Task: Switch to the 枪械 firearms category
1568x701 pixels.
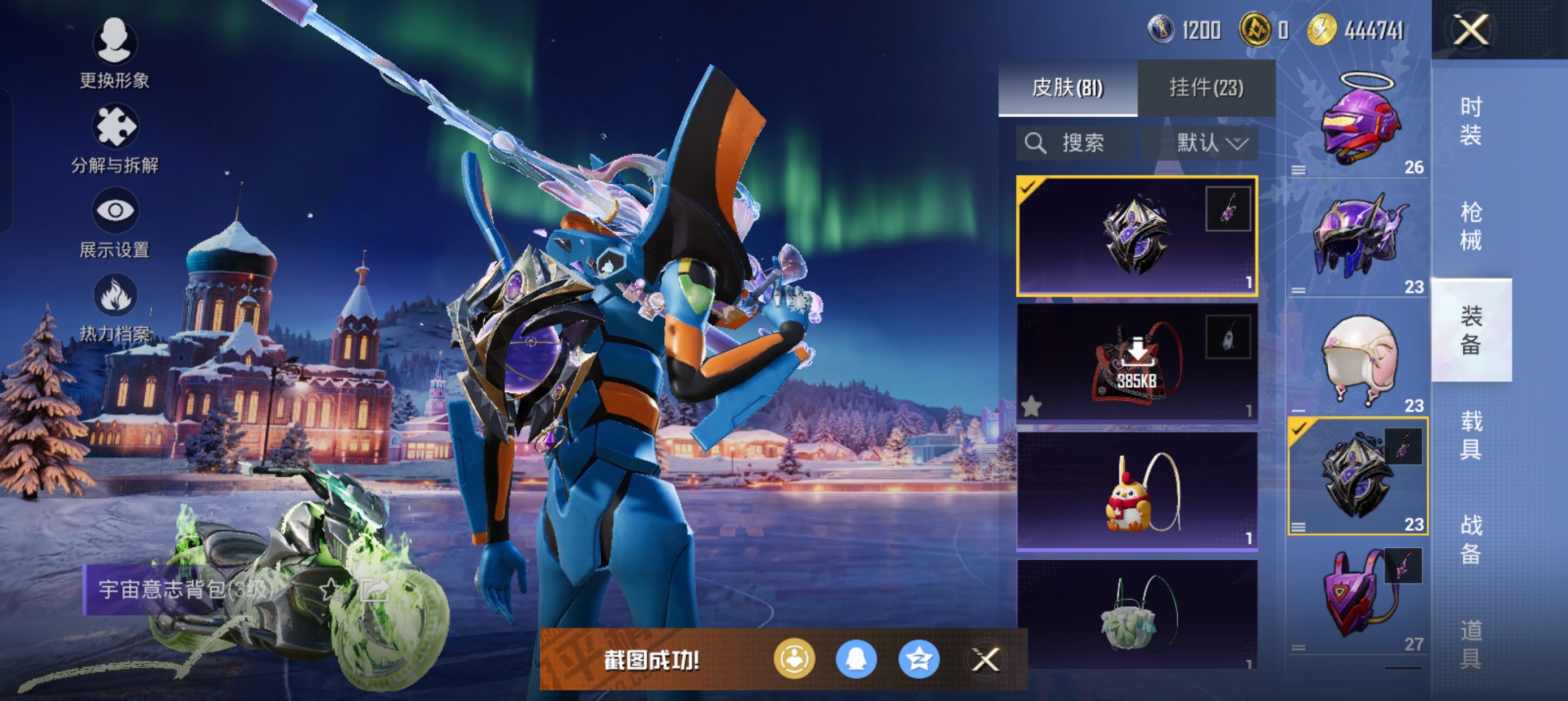Action: 1471,225
